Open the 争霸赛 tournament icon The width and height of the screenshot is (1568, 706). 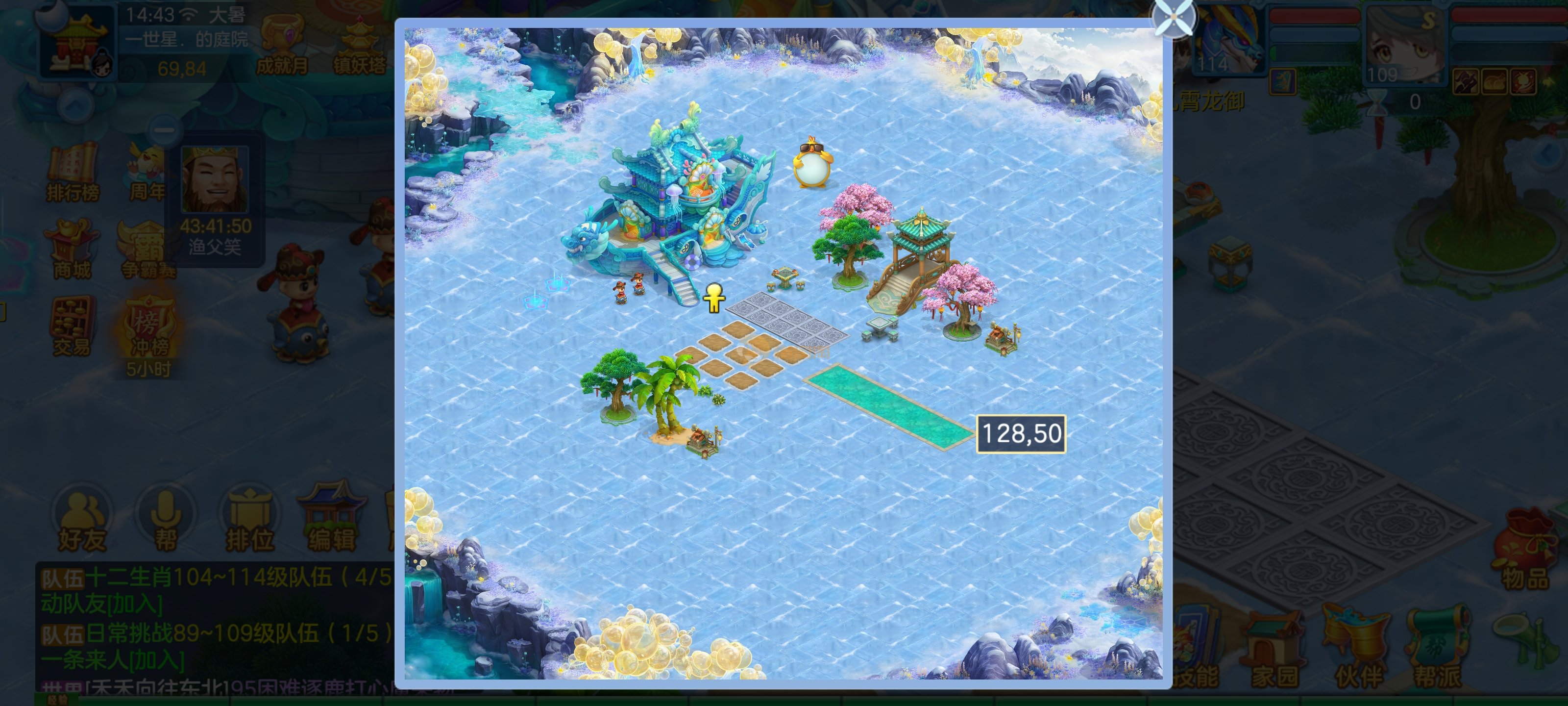click(x=148, y=250)
